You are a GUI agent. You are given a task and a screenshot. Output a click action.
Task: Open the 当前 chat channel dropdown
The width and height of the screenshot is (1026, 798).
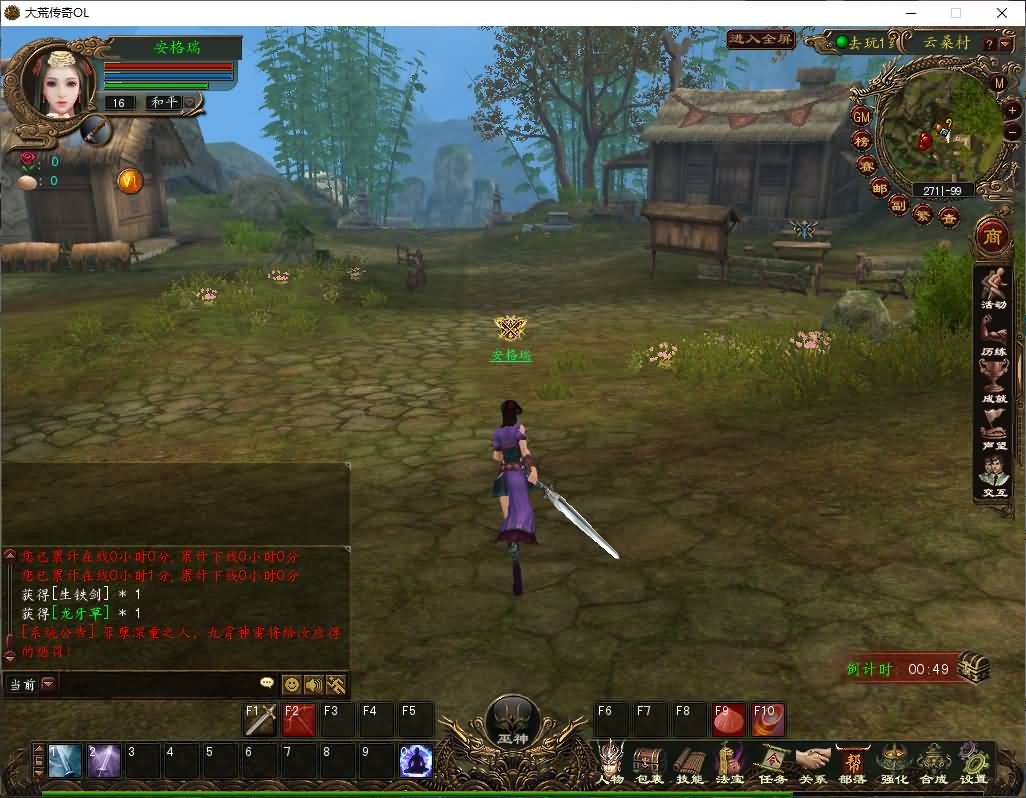click(48, 684)
